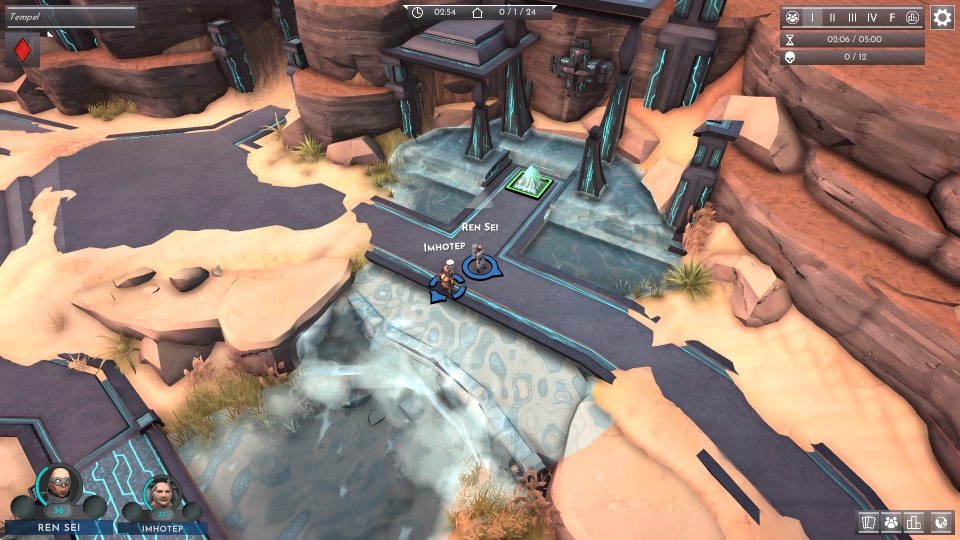This screenshot has height=540, width=960.
Task: Select Imhotep's portrait
Action: 160,495
